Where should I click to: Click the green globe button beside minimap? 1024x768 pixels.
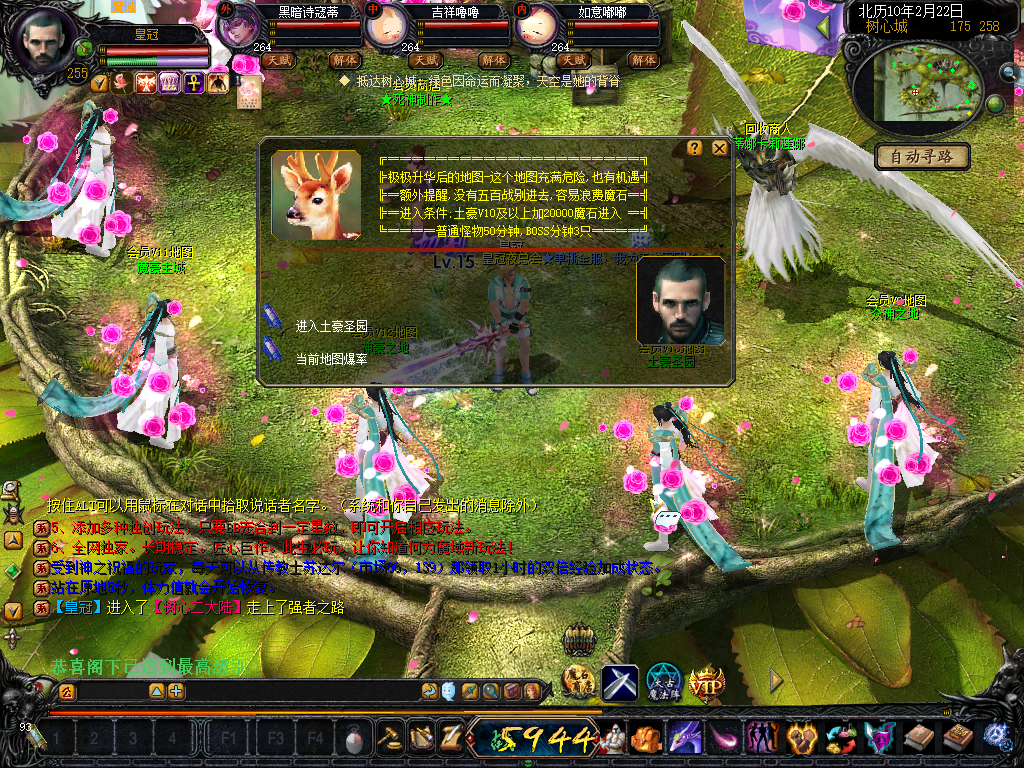[x=995, y=104]
